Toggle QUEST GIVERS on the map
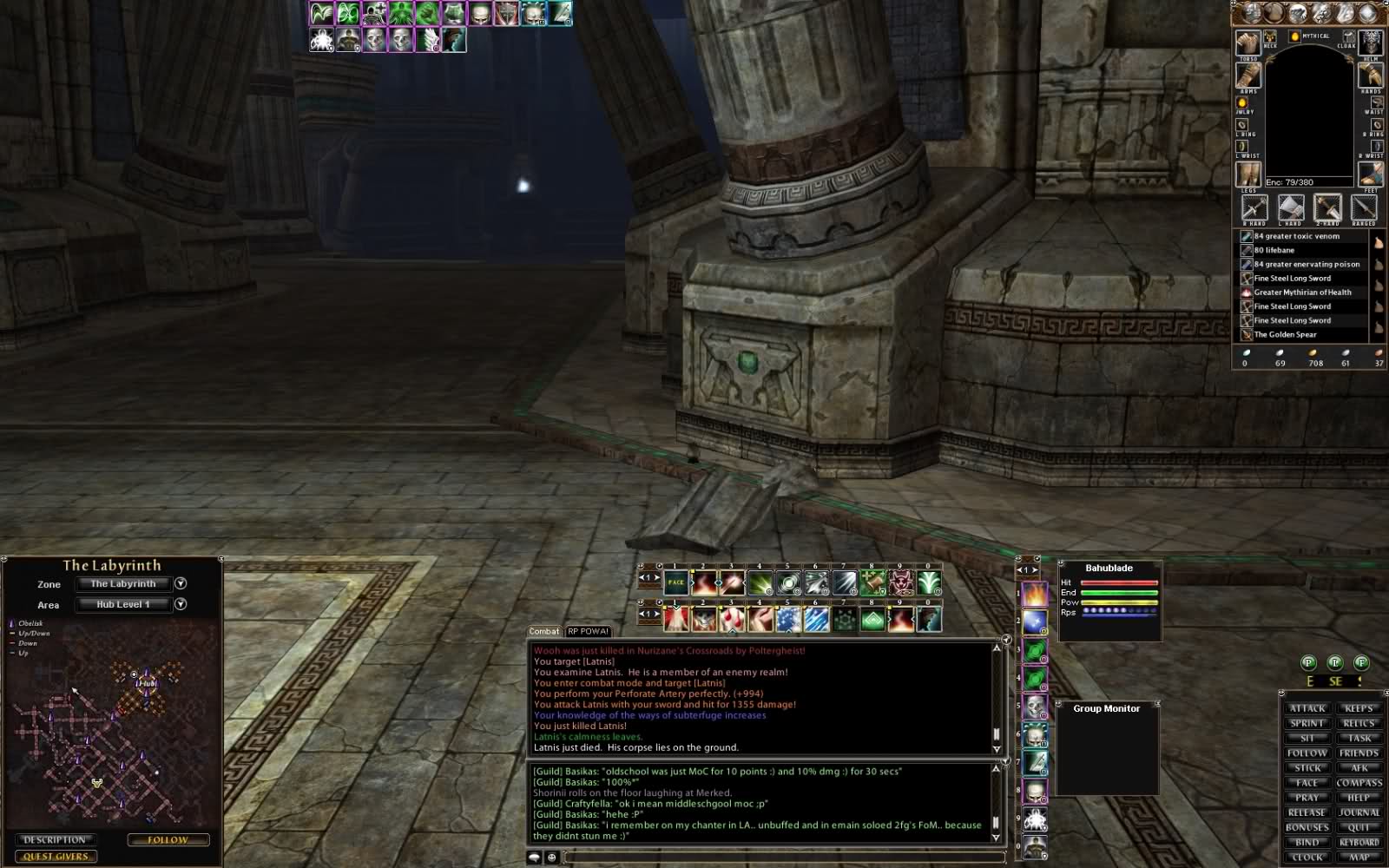This screenshot has width=1389, height=868. pos(56,857)
